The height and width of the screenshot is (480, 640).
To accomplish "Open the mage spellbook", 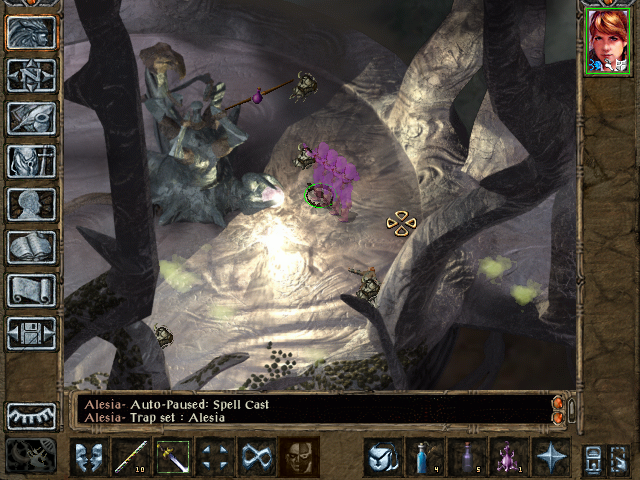I will pyautogui.click(x=31, y=247).
